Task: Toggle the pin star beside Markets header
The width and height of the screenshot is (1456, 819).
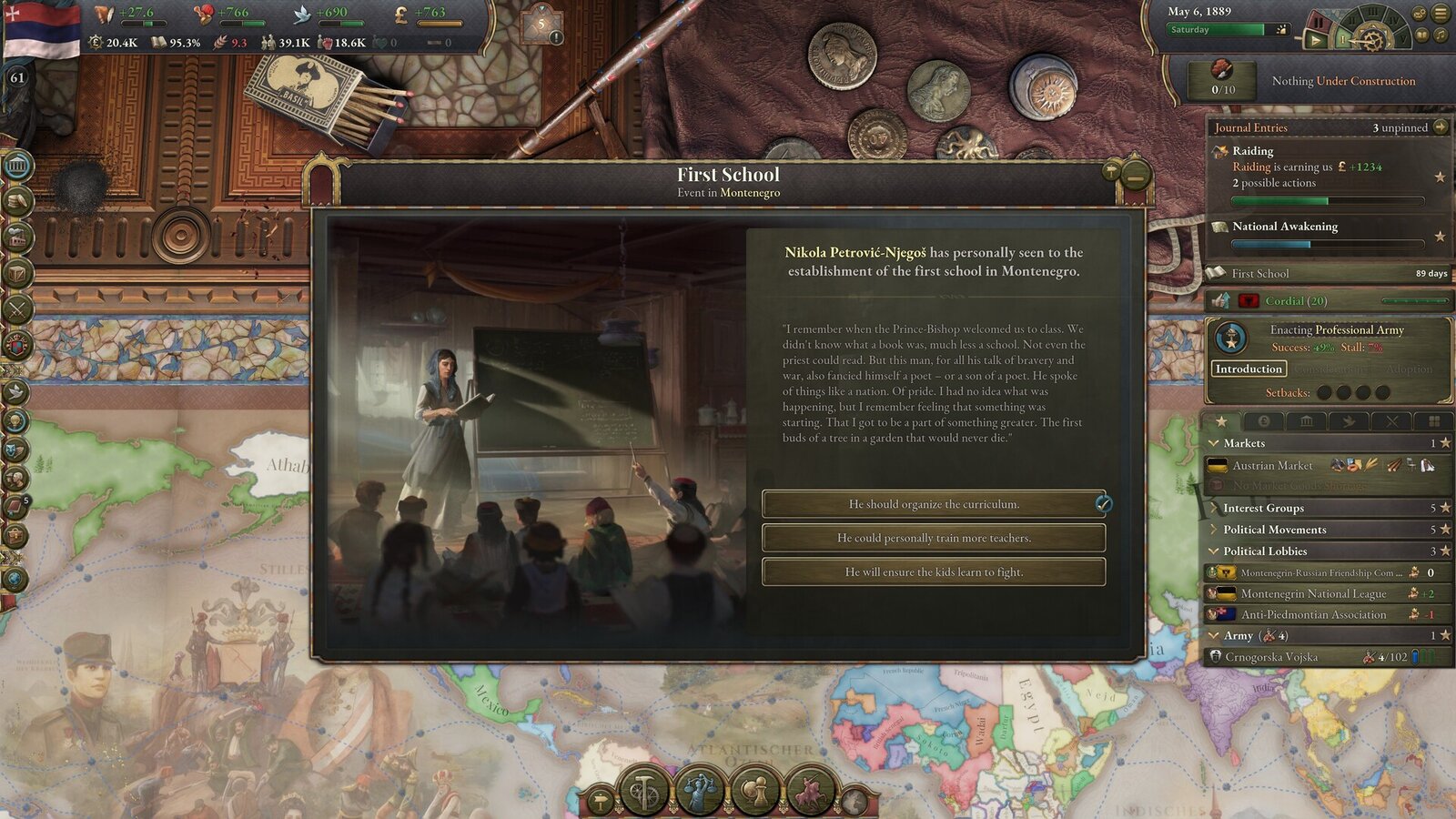Action: [1444, 443]
